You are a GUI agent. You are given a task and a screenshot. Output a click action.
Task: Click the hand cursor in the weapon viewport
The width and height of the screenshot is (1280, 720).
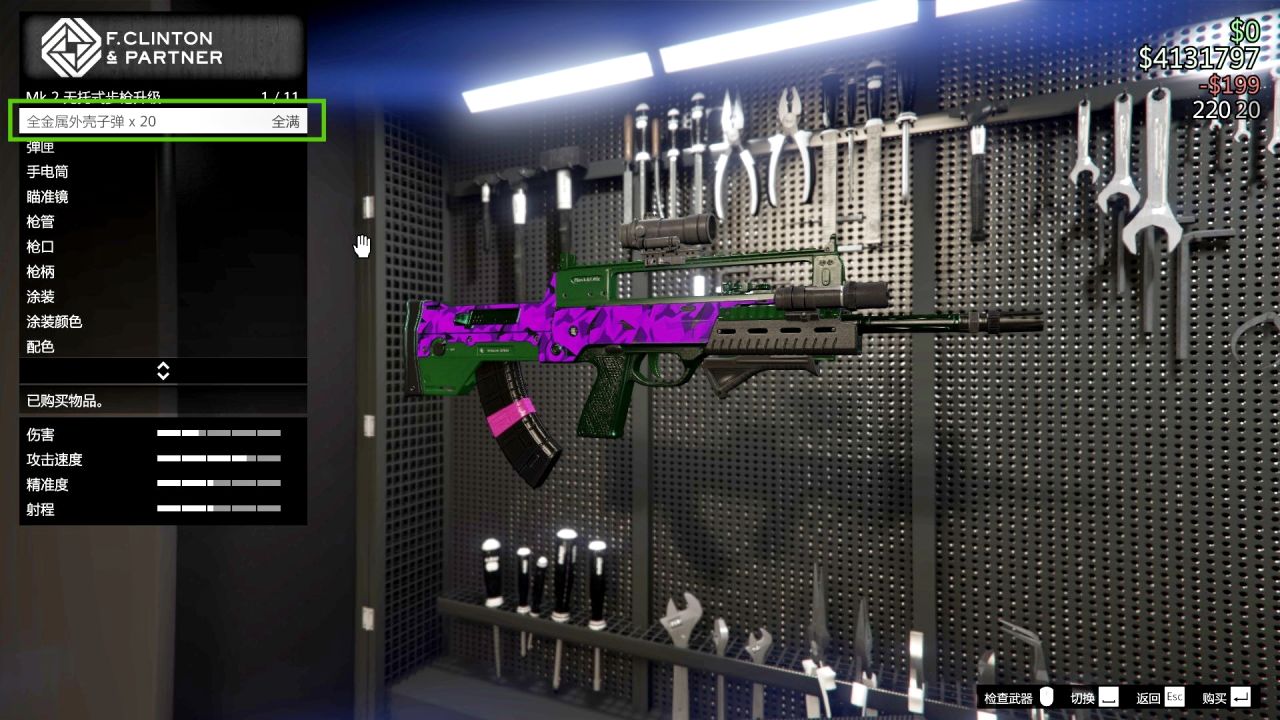coord(362,245)
